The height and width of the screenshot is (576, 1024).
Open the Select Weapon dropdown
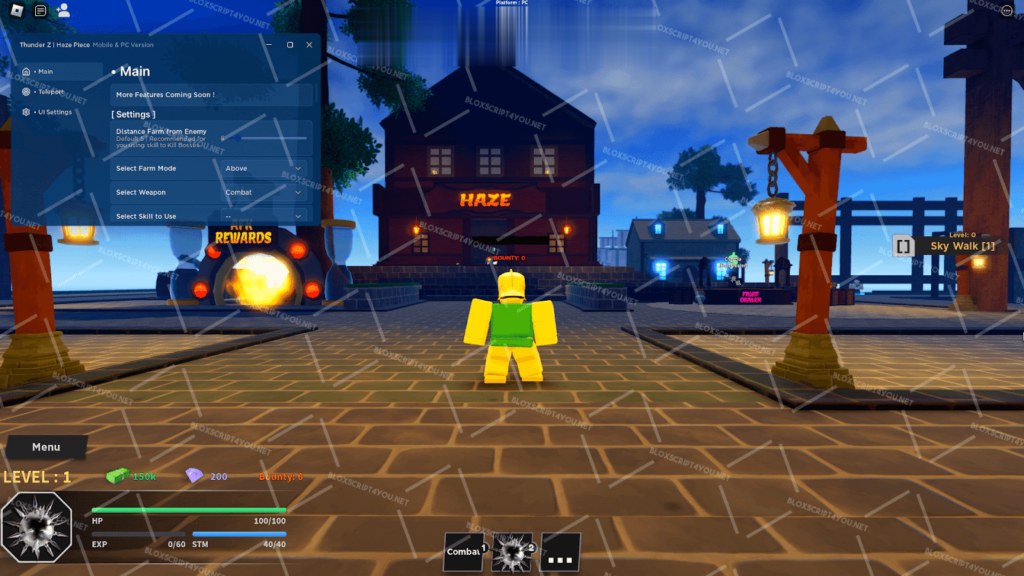(264, 192)
